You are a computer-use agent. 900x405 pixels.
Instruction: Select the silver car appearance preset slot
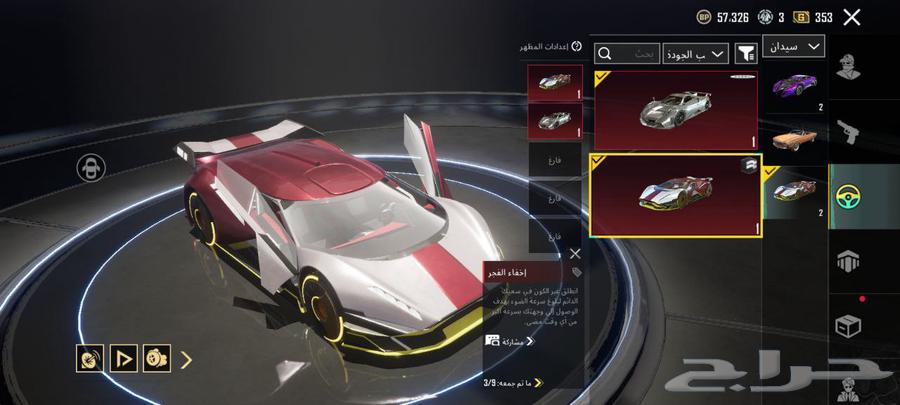[x=555, y=119]
